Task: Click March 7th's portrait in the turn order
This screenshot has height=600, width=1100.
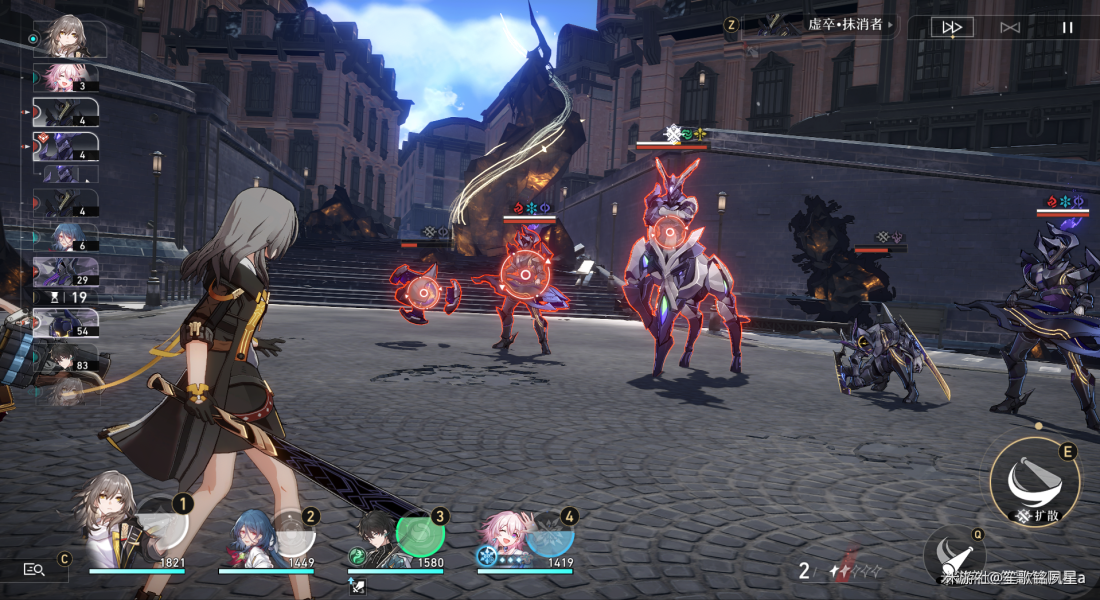Action: [x=66, y=77]
